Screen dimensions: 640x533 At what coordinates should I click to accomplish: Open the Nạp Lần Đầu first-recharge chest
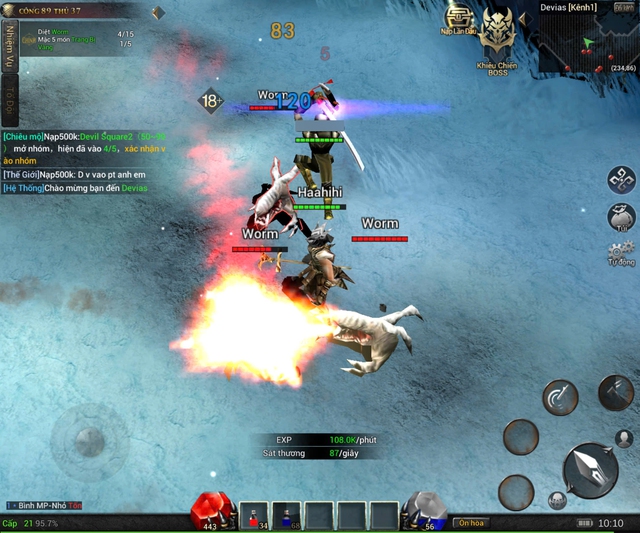point(459,20)
